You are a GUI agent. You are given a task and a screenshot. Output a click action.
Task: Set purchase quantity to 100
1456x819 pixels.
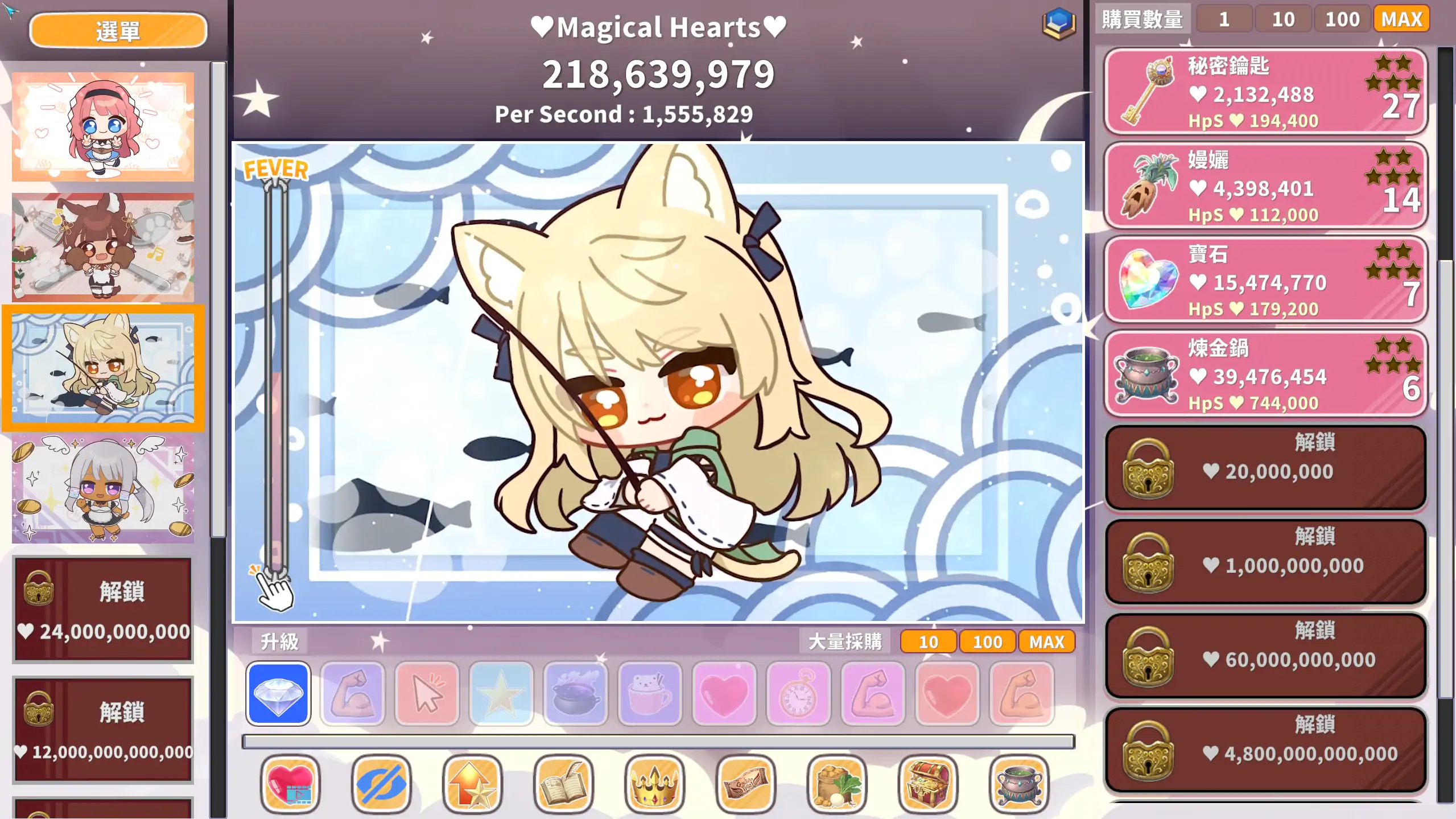coord(1342,19)
